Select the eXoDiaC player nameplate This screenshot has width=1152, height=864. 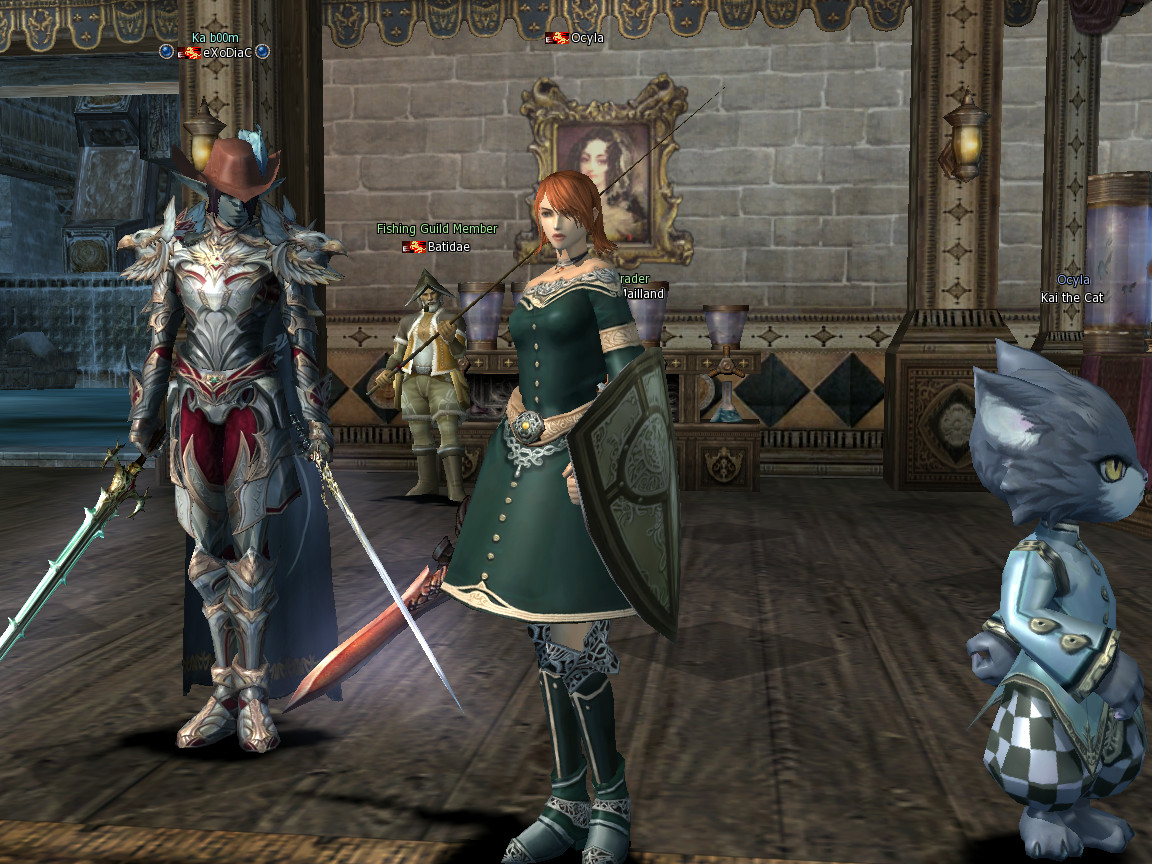pos(228,52)
